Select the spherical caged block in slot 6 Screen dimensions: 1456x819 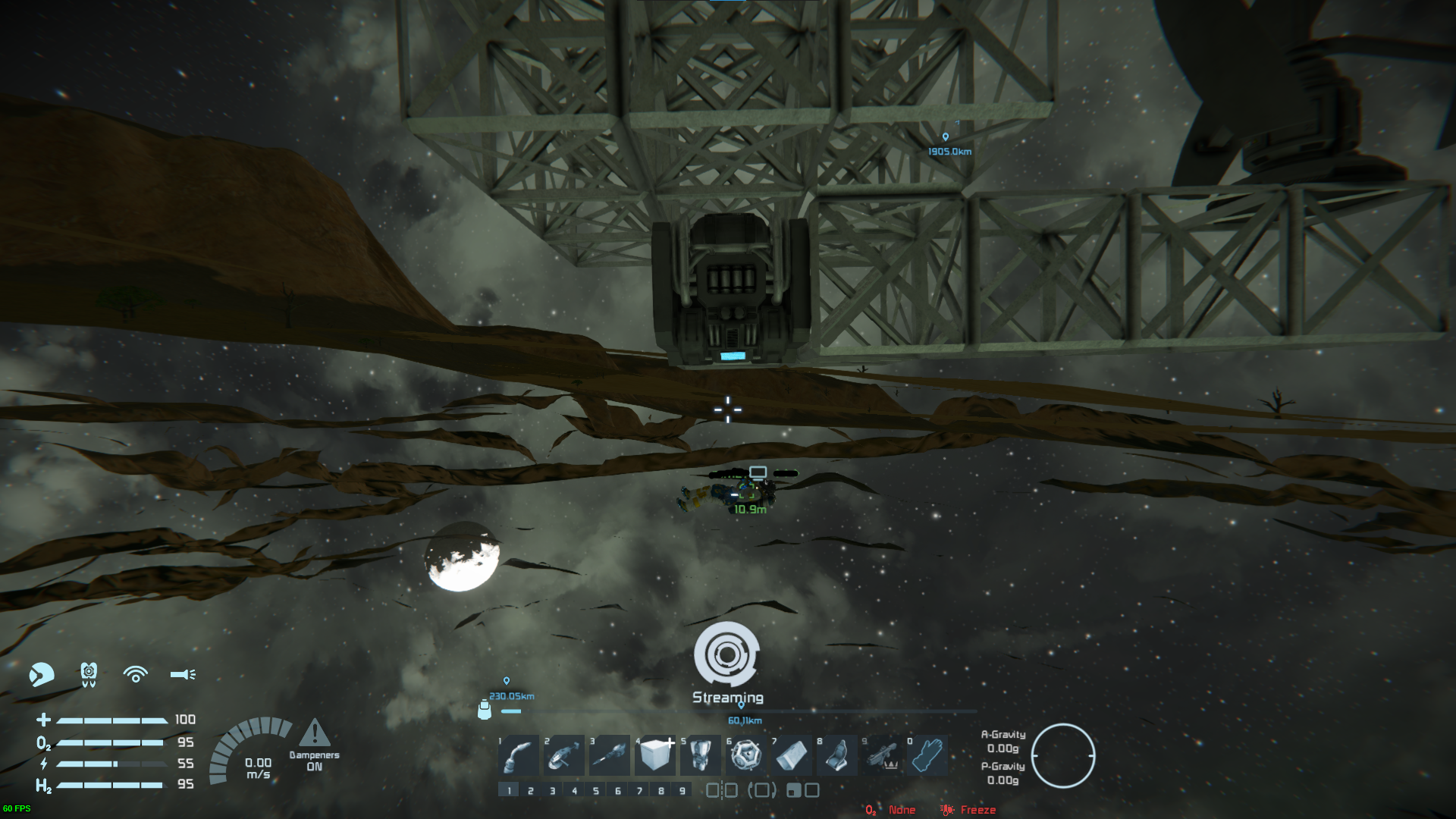[x=745, y=755]
